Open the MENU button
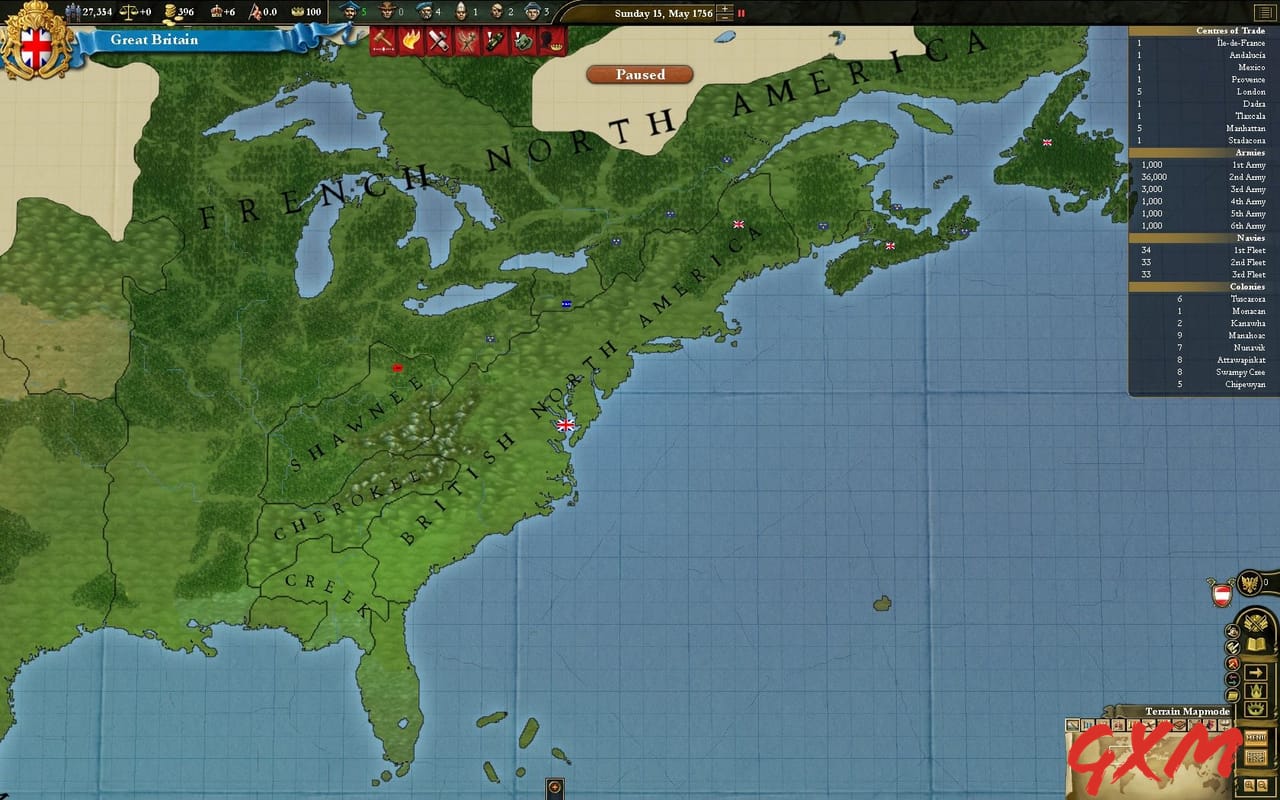The width and height of the screenshot is (1280, 800). coord(1258,738)
